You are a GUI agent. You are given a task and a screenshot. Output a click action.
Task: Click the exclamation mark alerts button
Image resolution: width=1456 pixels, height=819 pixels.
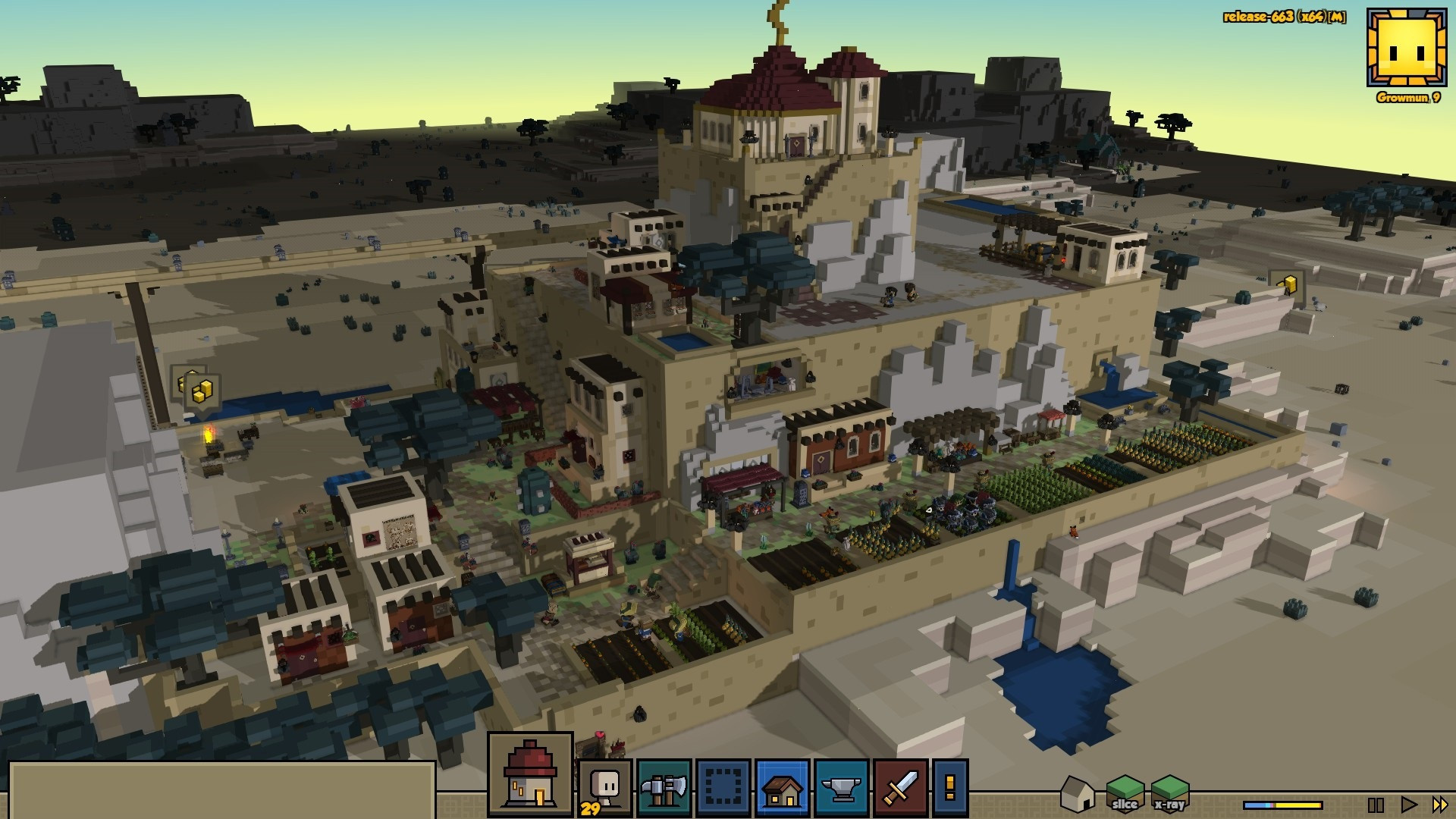(x=950, y=789)
